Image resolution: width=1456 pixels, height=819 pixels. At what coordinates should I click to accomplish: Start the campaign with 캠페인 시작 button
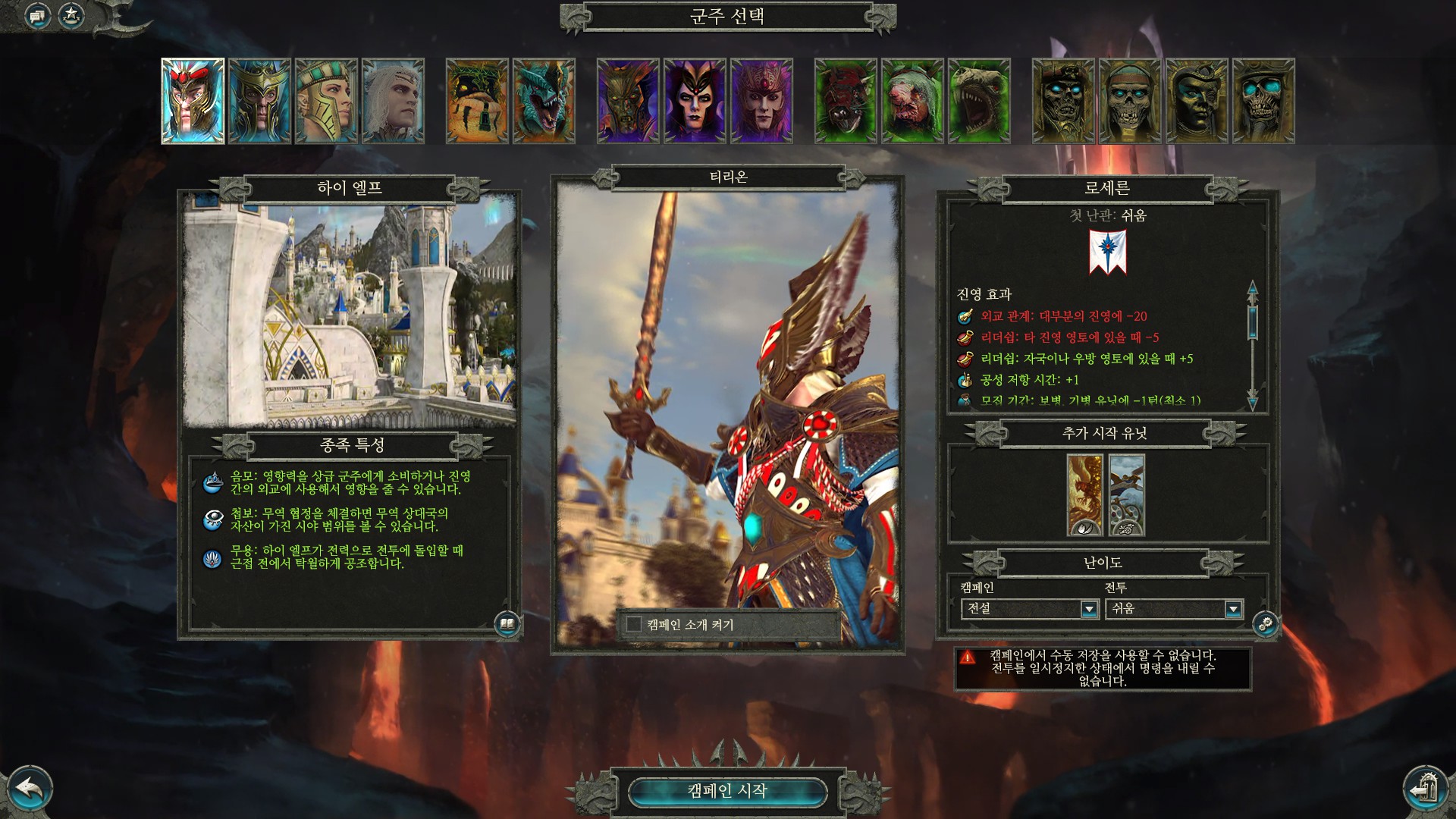point(727,791)
